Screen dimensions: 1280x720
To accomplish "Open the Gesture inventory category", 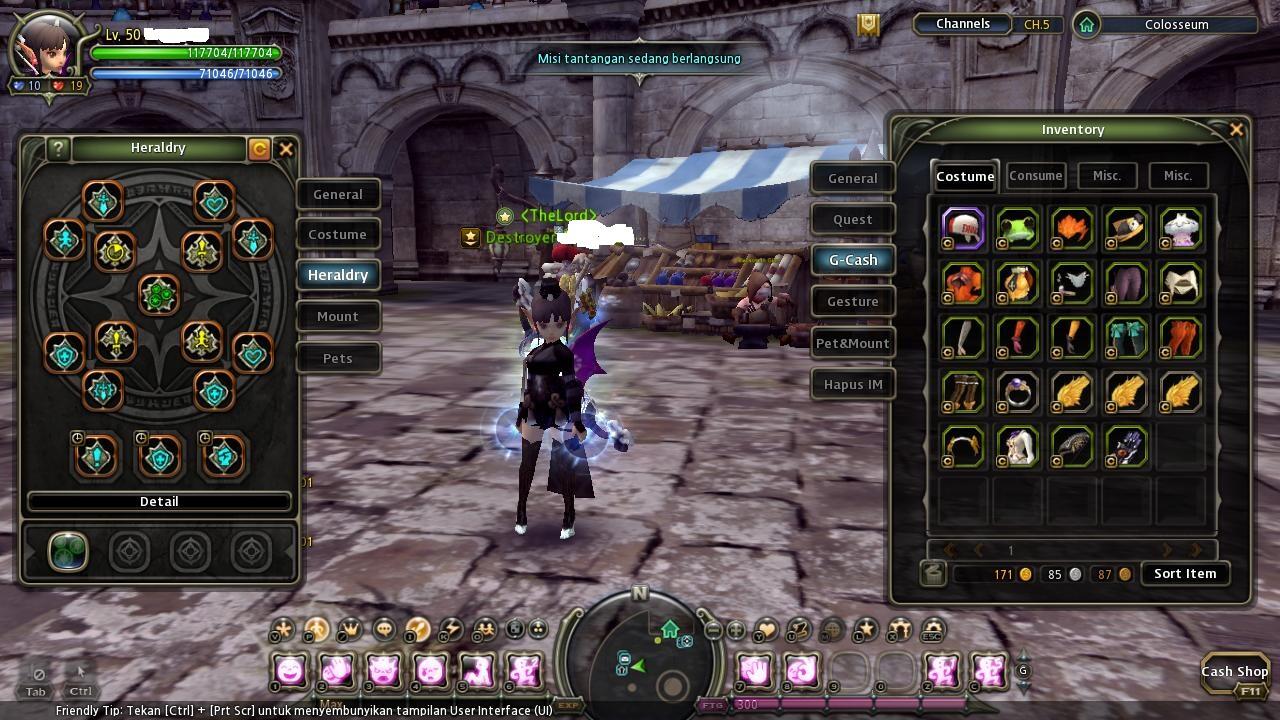I will [852, 301].
